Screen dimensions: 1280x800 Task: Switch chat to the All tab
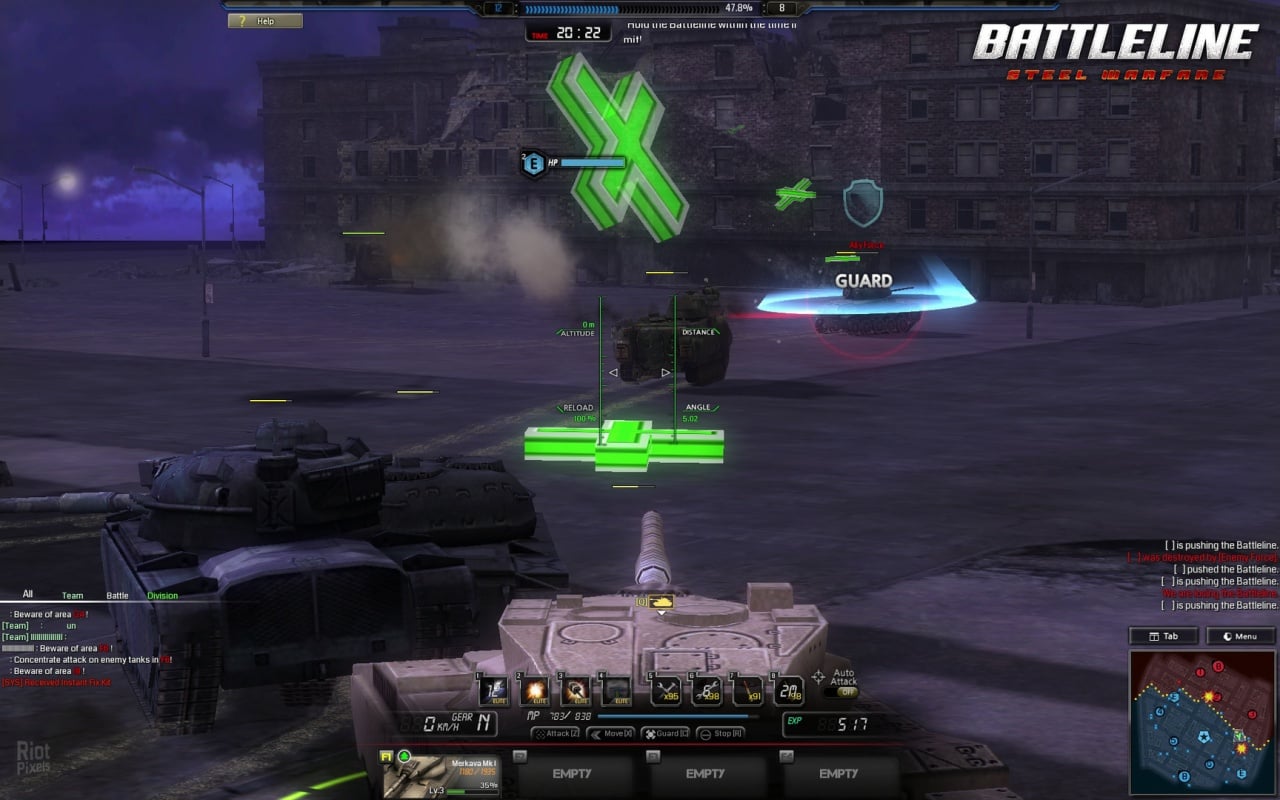(27, 594)
